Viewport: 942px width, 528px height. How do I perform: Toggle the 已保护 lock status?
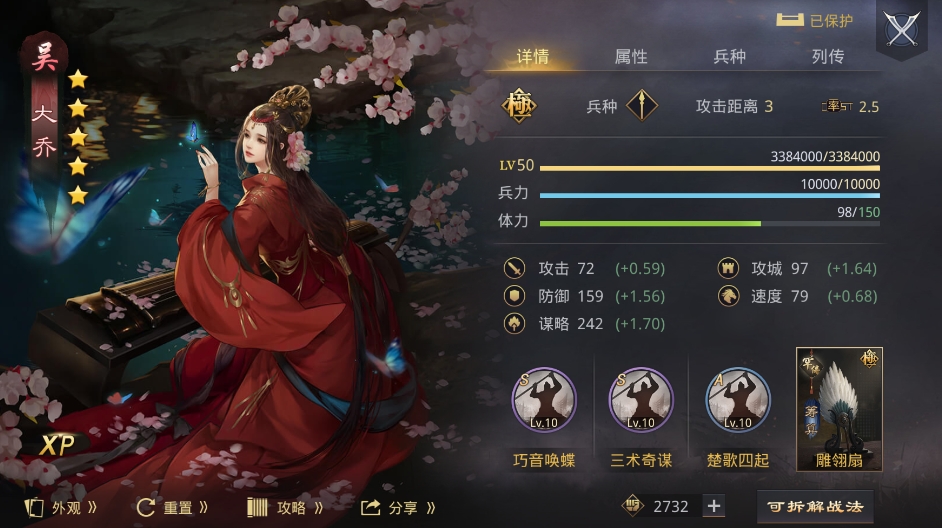pos(815,20)
